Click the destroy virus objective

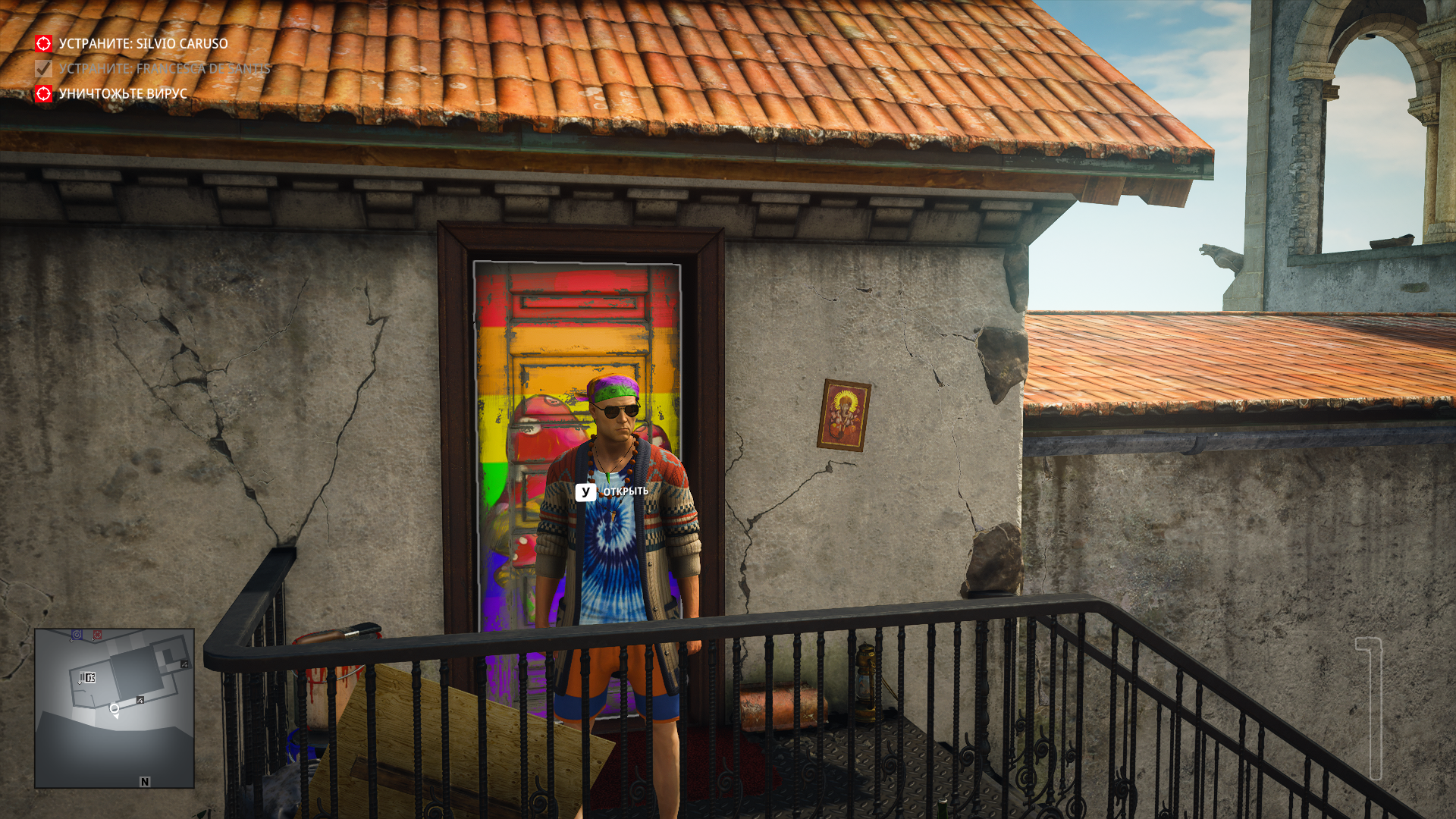pyautogui.click(x=122, y=94)
